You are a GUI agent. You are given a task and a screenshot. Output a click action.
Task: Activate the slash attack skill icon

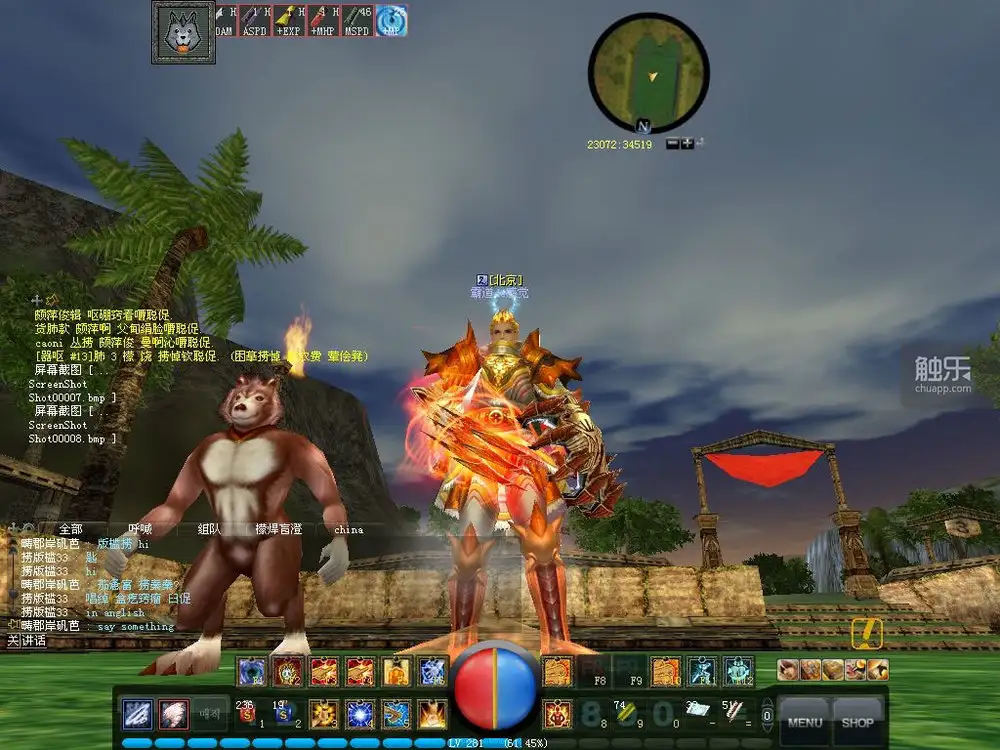coord(138,714)
